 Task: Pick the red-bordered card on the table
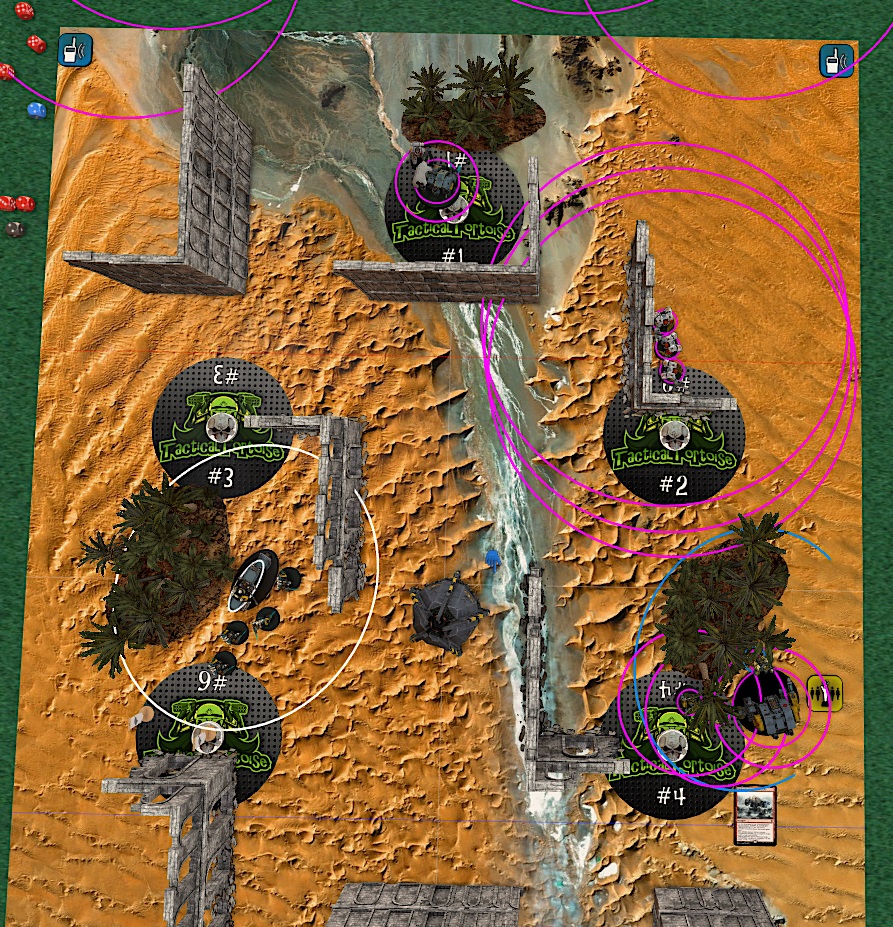click(x=755, y=816)
